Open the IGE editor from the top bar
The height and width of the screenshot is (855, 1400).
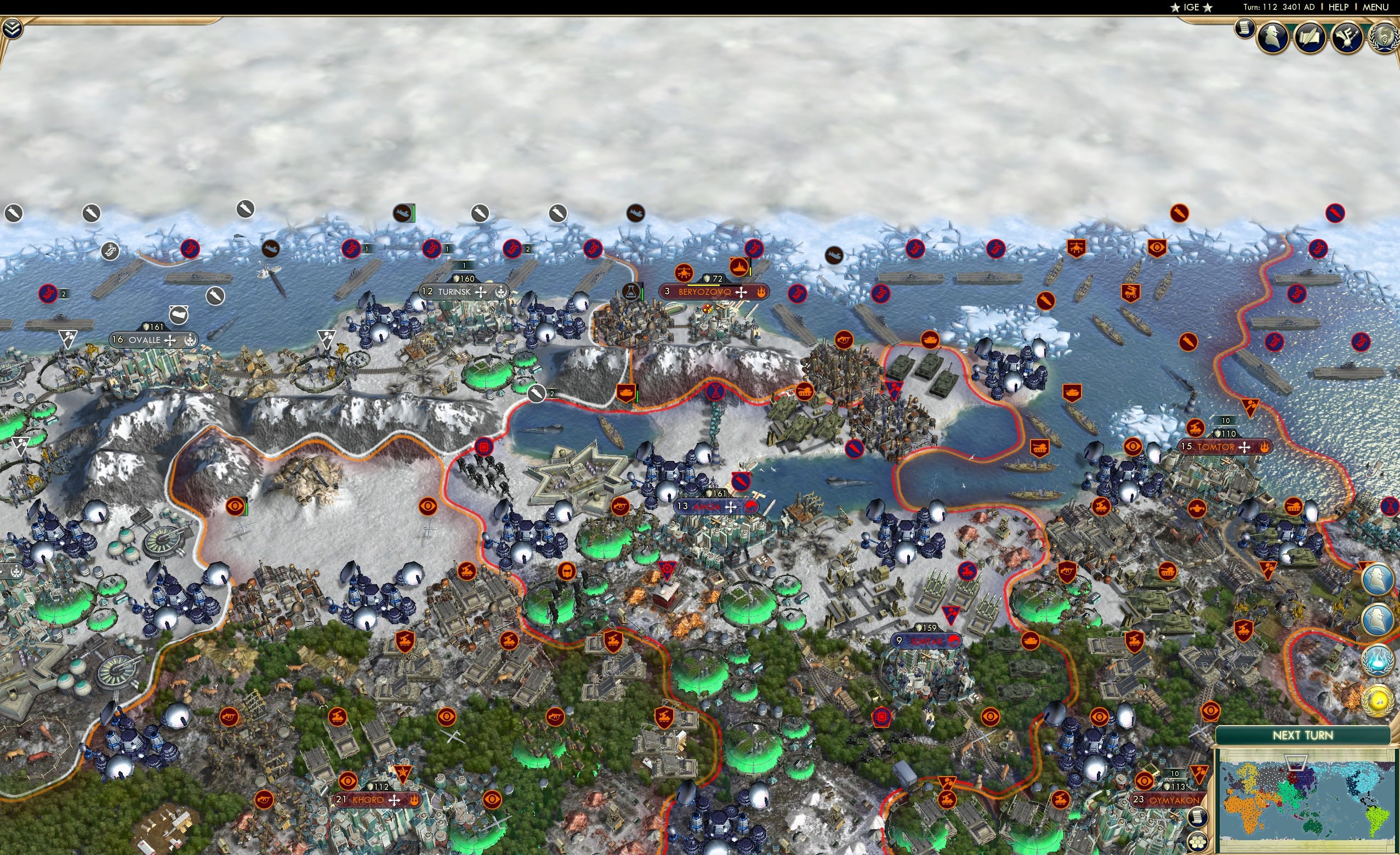click(1191, 7)
